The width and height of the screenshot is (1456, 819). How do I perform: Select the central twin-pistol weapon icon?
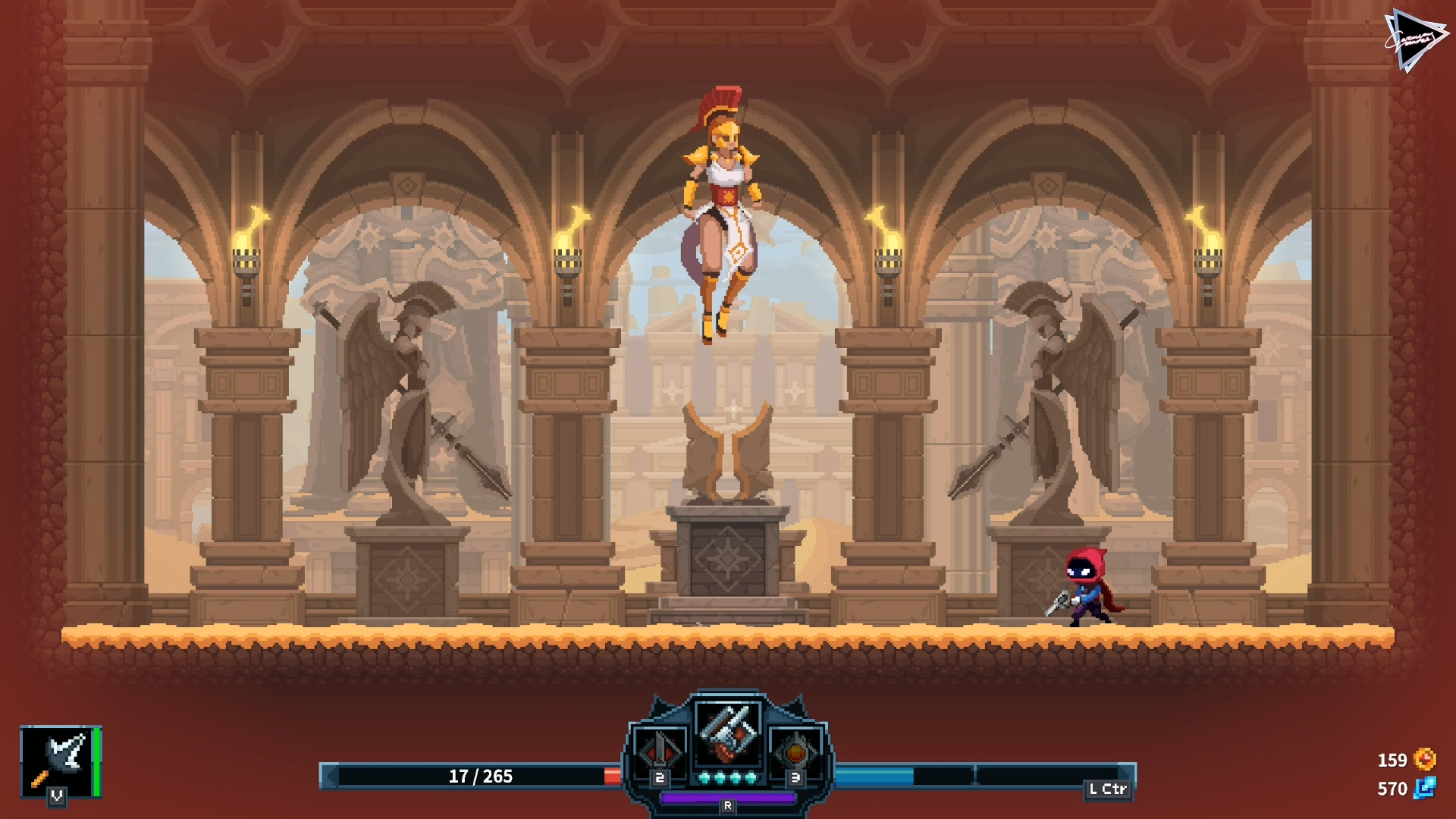coord(728,733)
